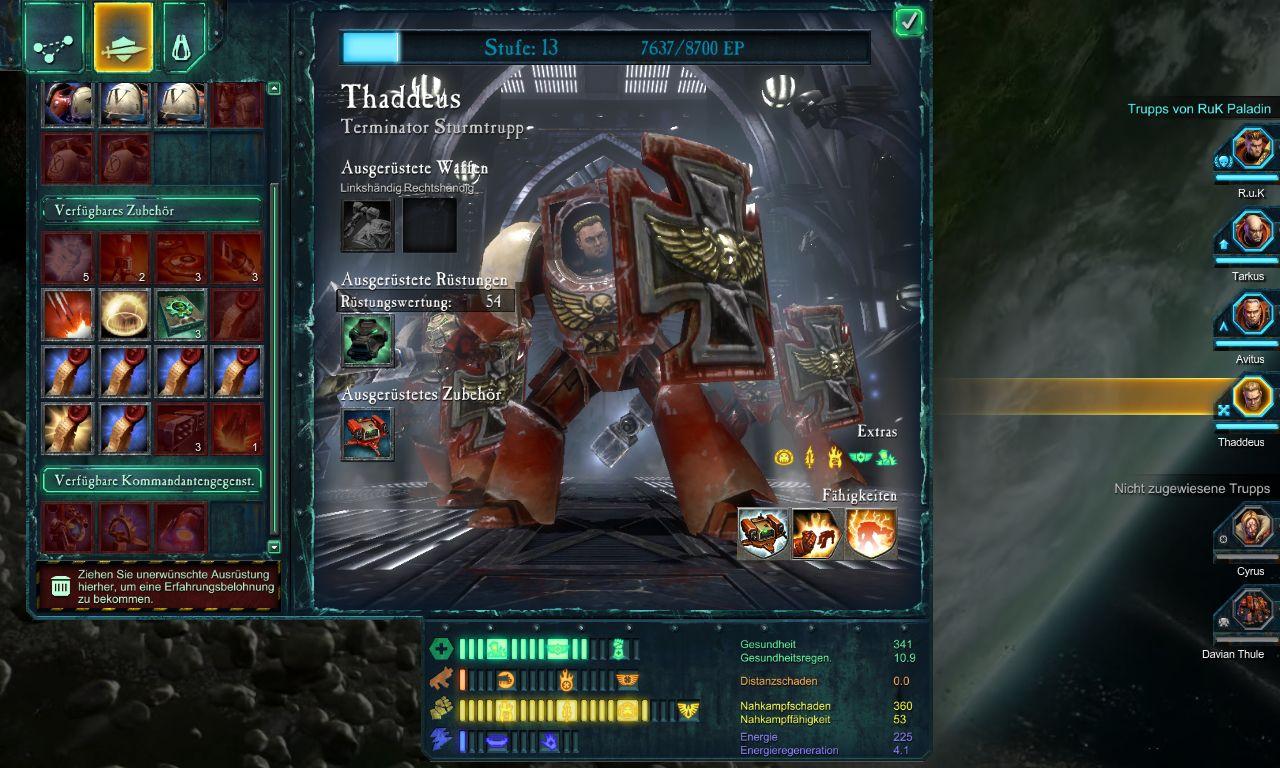Select R.u.K's squad portrait
This screenshot has width=1280, height=768.
(x=1252, y=150)
